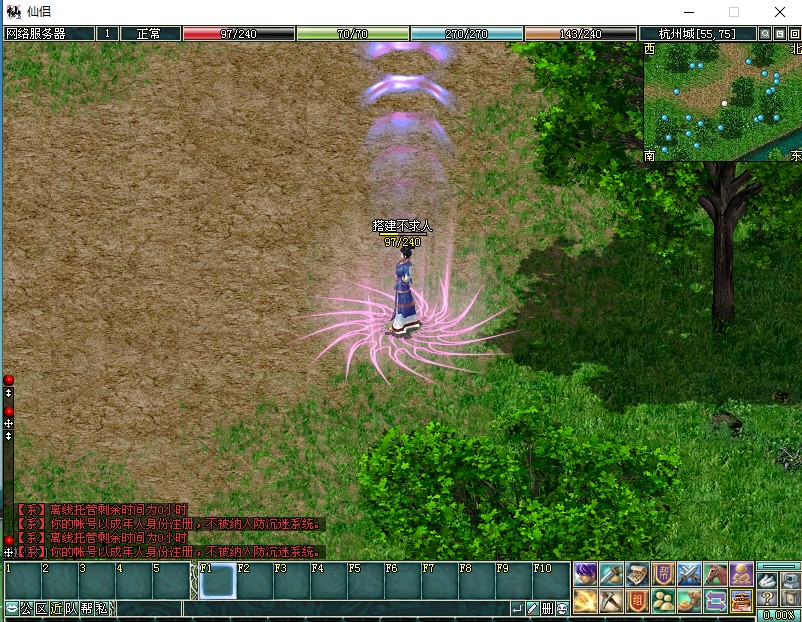Click the magnifier button above the minimap
The width and height of the screenshot is (802, 622).
click(x=765, y=33)
